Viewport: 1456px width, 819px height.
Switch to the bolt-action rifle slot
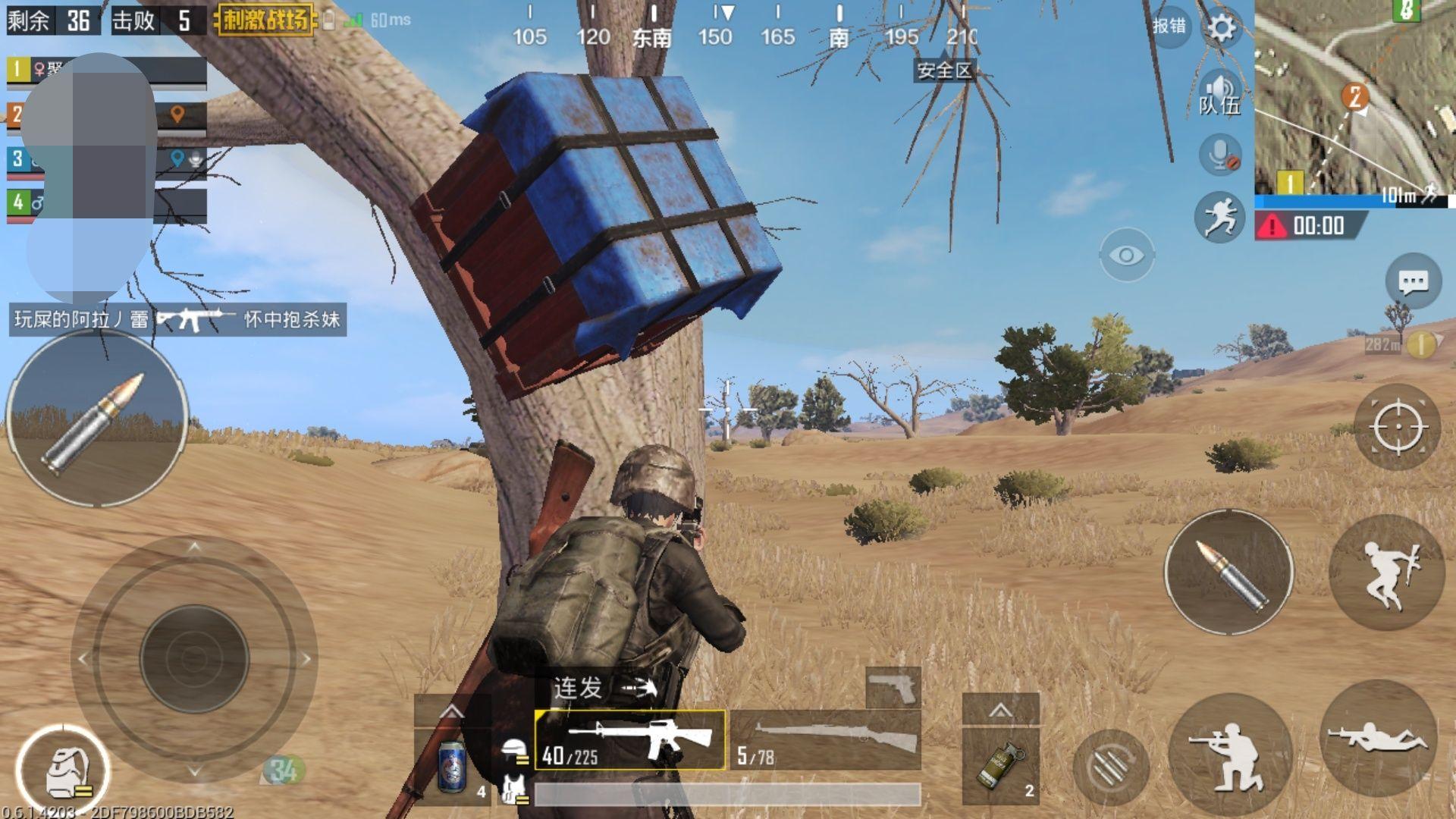coord(827,739)
